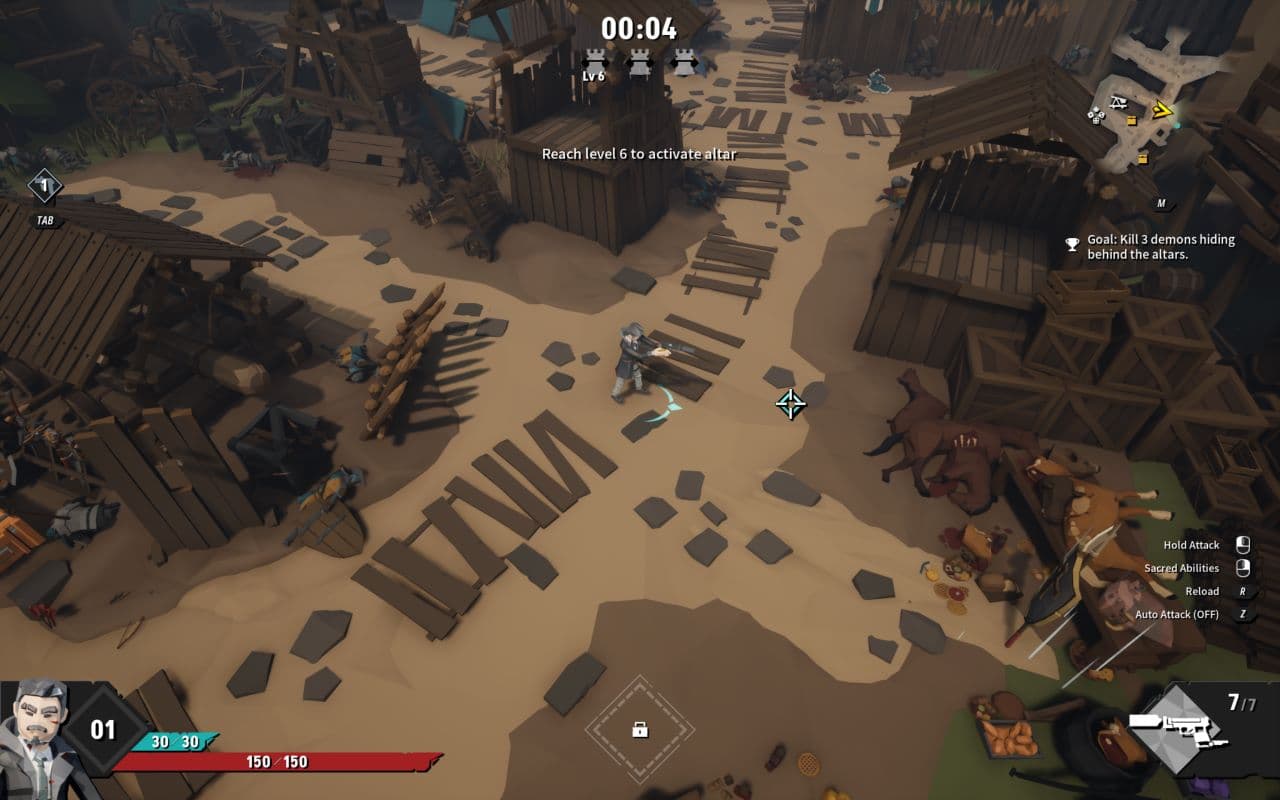1280x800 pixels.
Task: Select the first altar tower icon
Action: [x=595, y=62]
